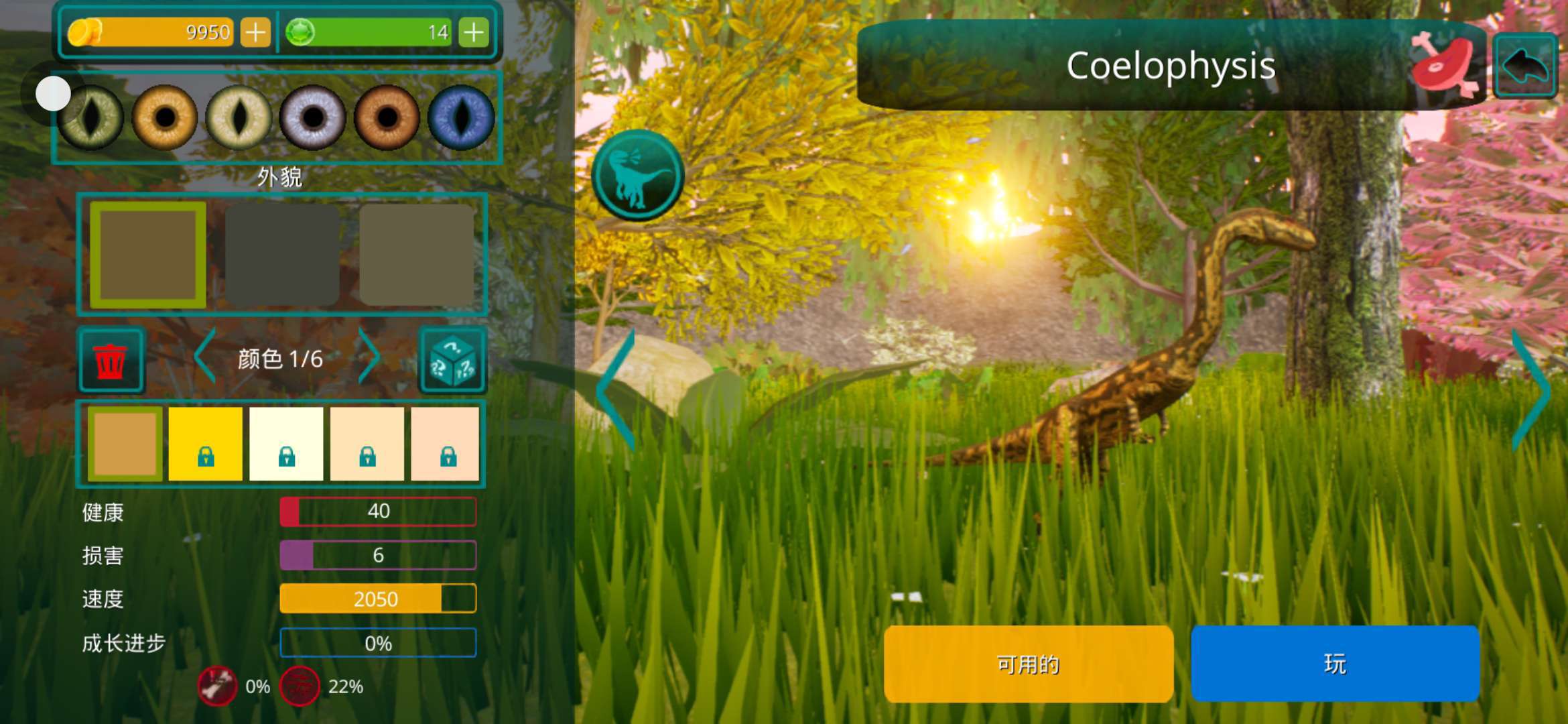Click the red trash can button
The width and height of the screenshot is (1568, 724).
coord(111,360)
